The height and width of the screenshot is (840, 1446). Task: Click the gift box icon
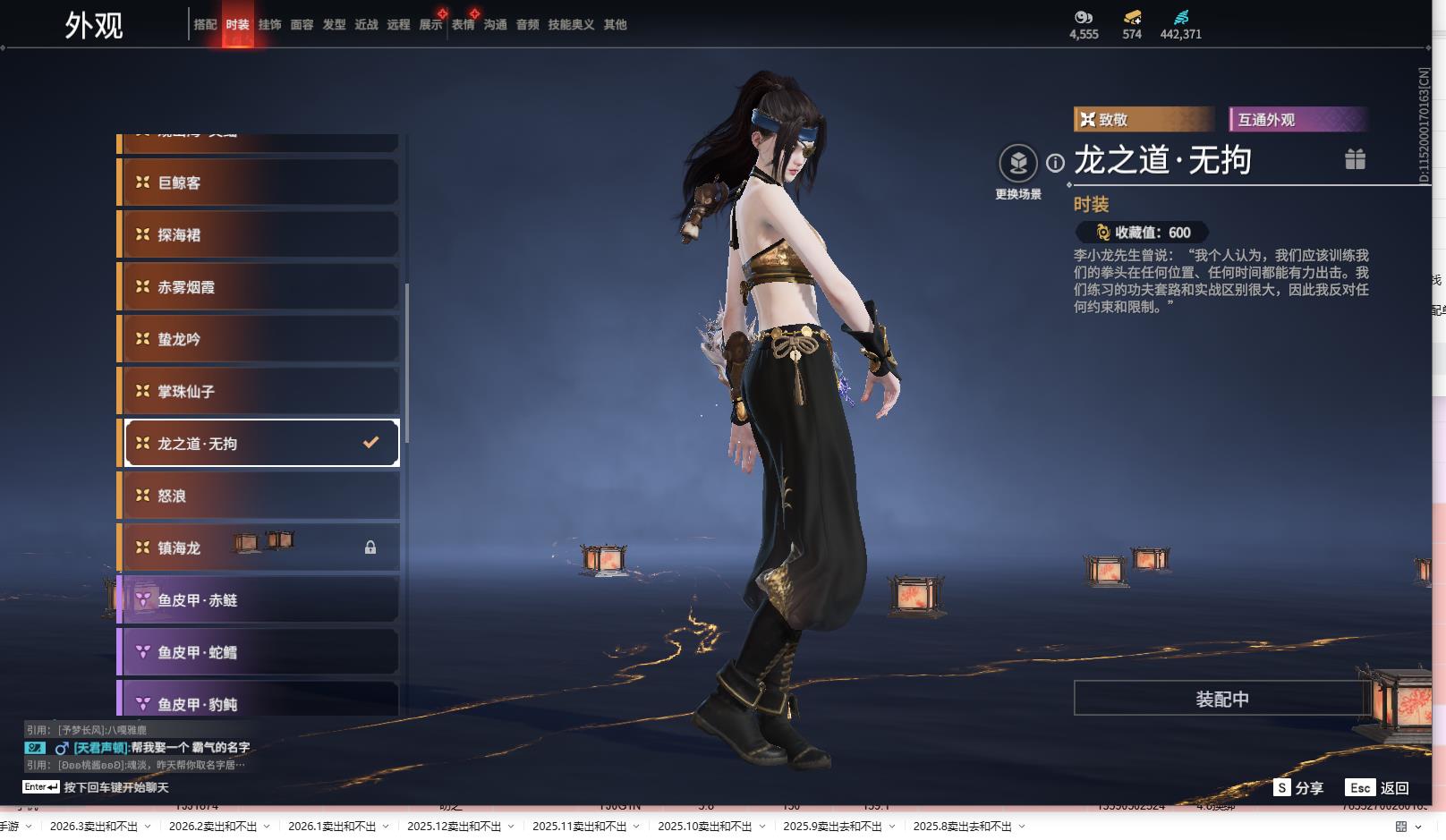(1355, 159)
